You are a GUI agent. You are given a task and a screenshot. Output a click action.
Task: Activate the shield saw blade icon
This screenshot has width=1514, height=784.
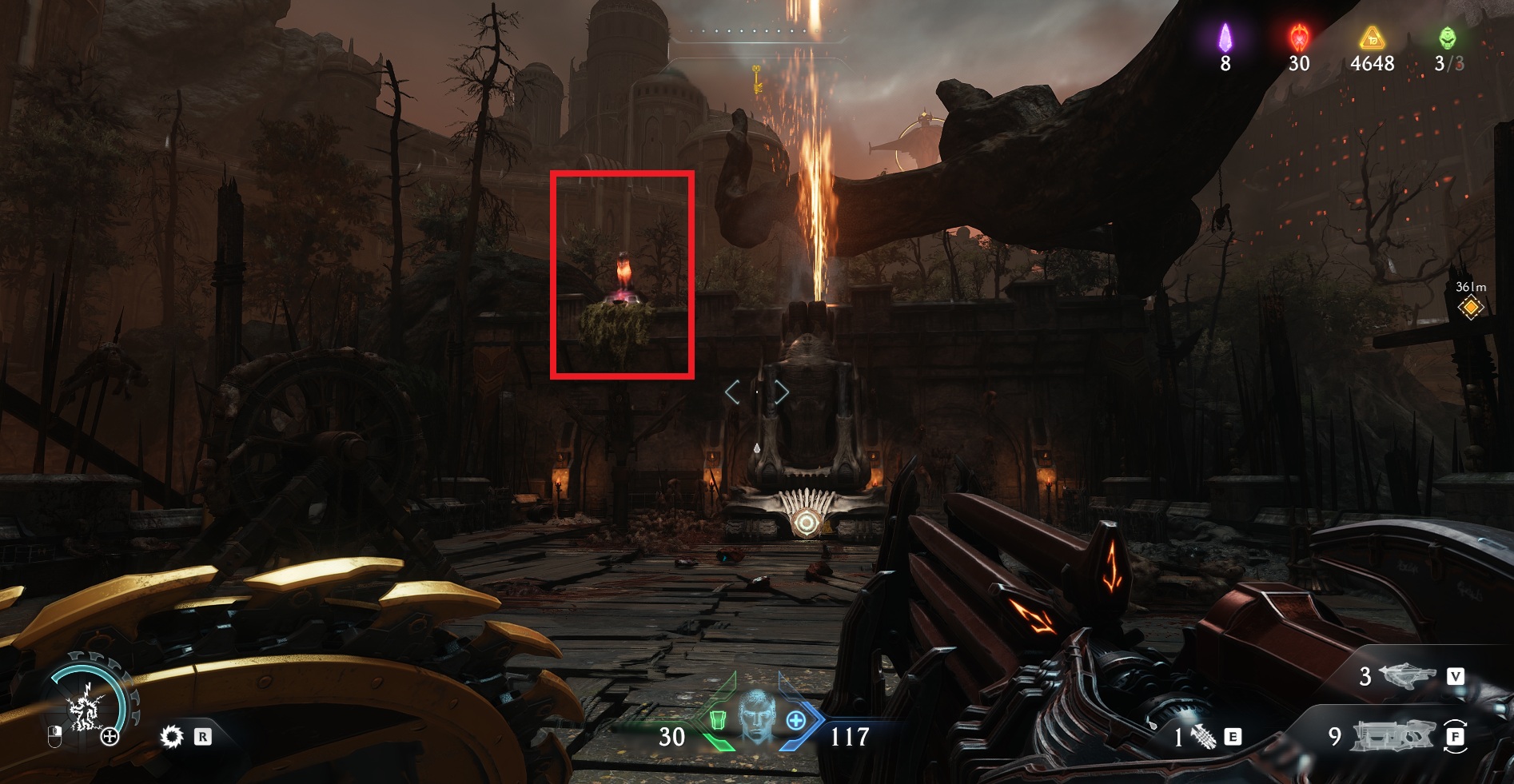pos(172,736)
